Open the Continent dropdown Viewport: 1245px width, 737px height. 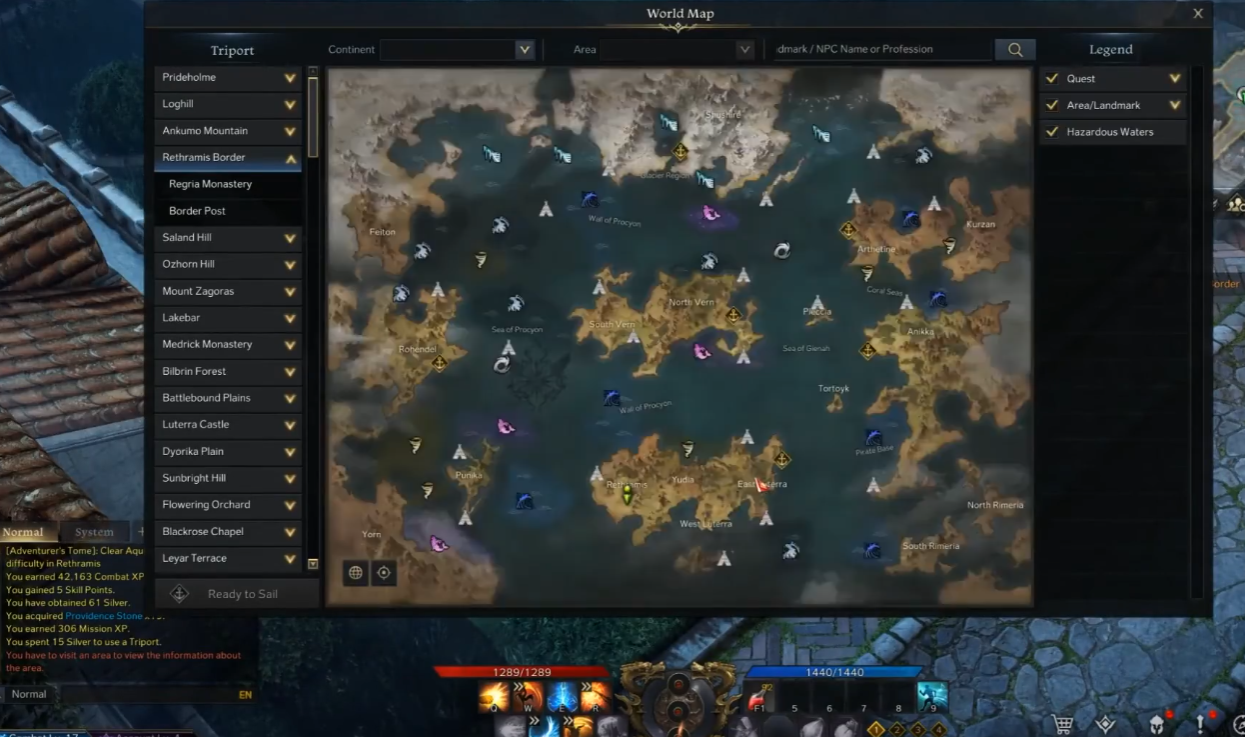pos(524,49)
